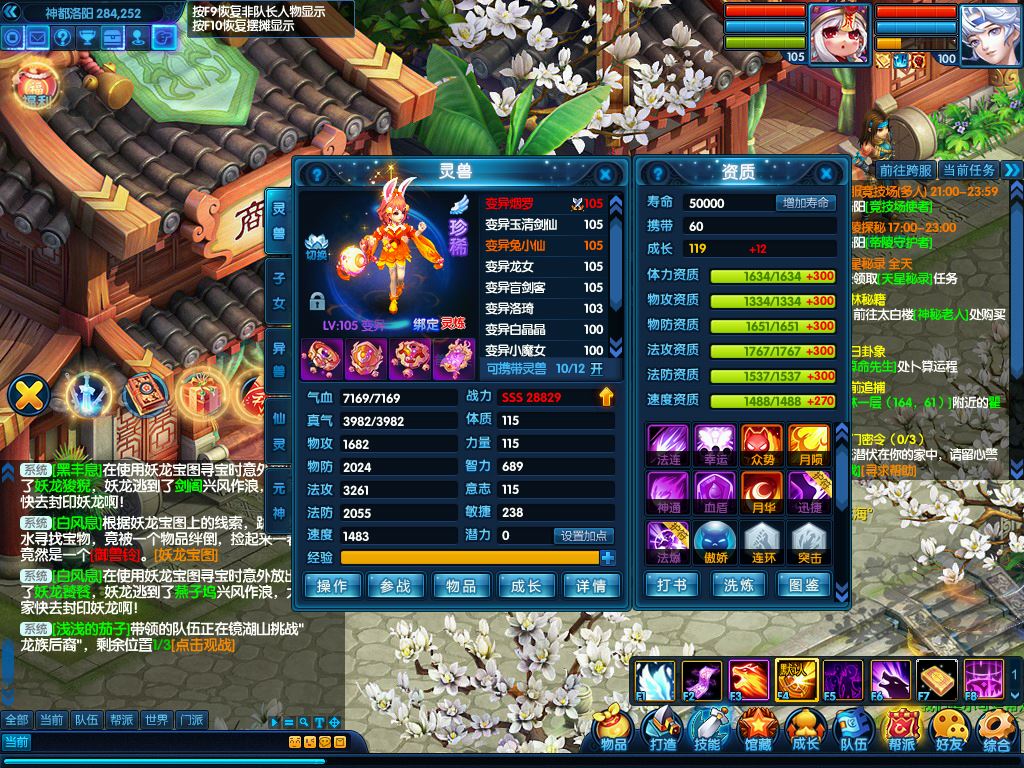
Task: Activate the 洗炼 refine button
Action: [738, 585]
